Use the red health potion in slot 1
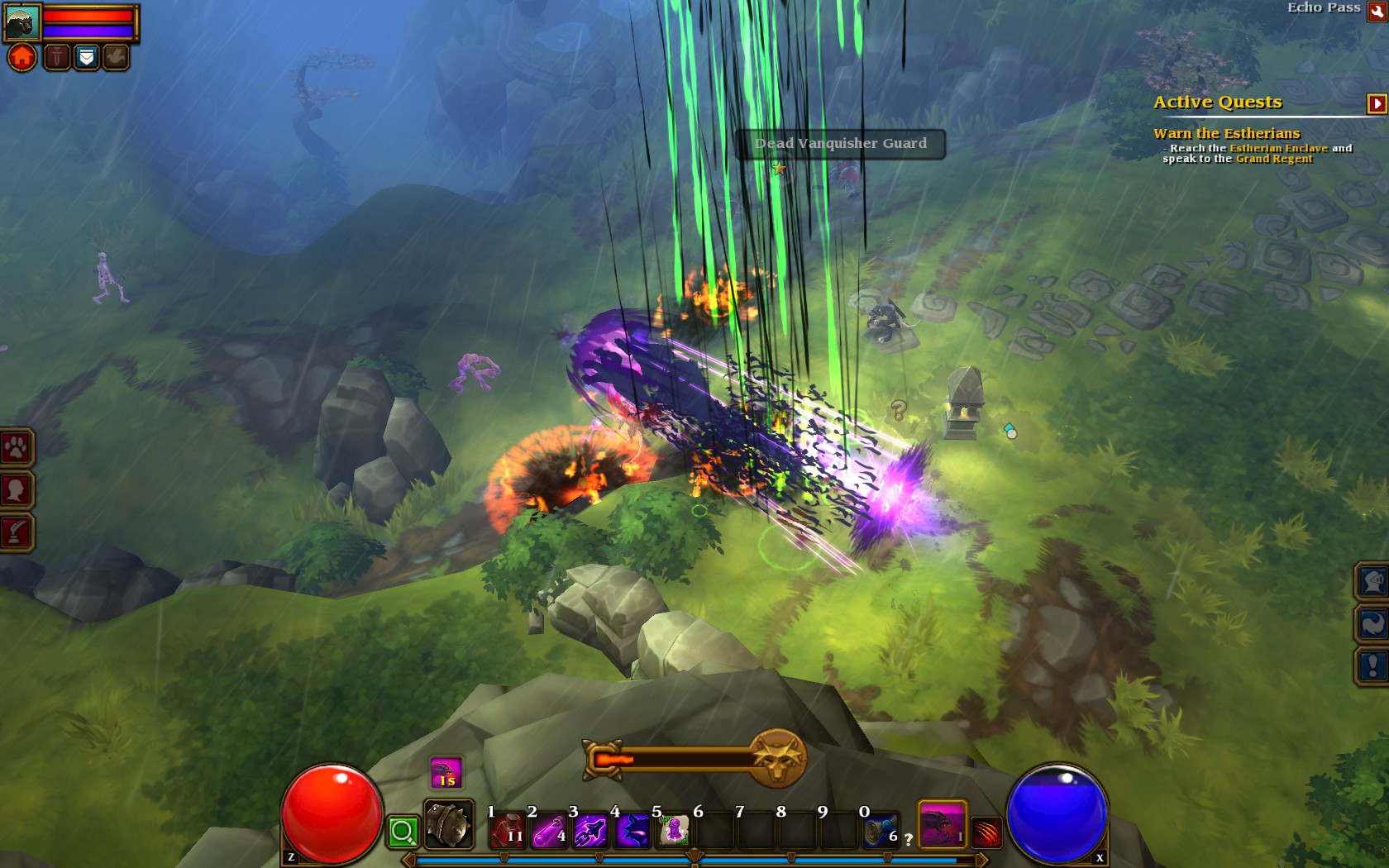The height and width of the screenshot is (868, 1389). [x=508, y=830]
